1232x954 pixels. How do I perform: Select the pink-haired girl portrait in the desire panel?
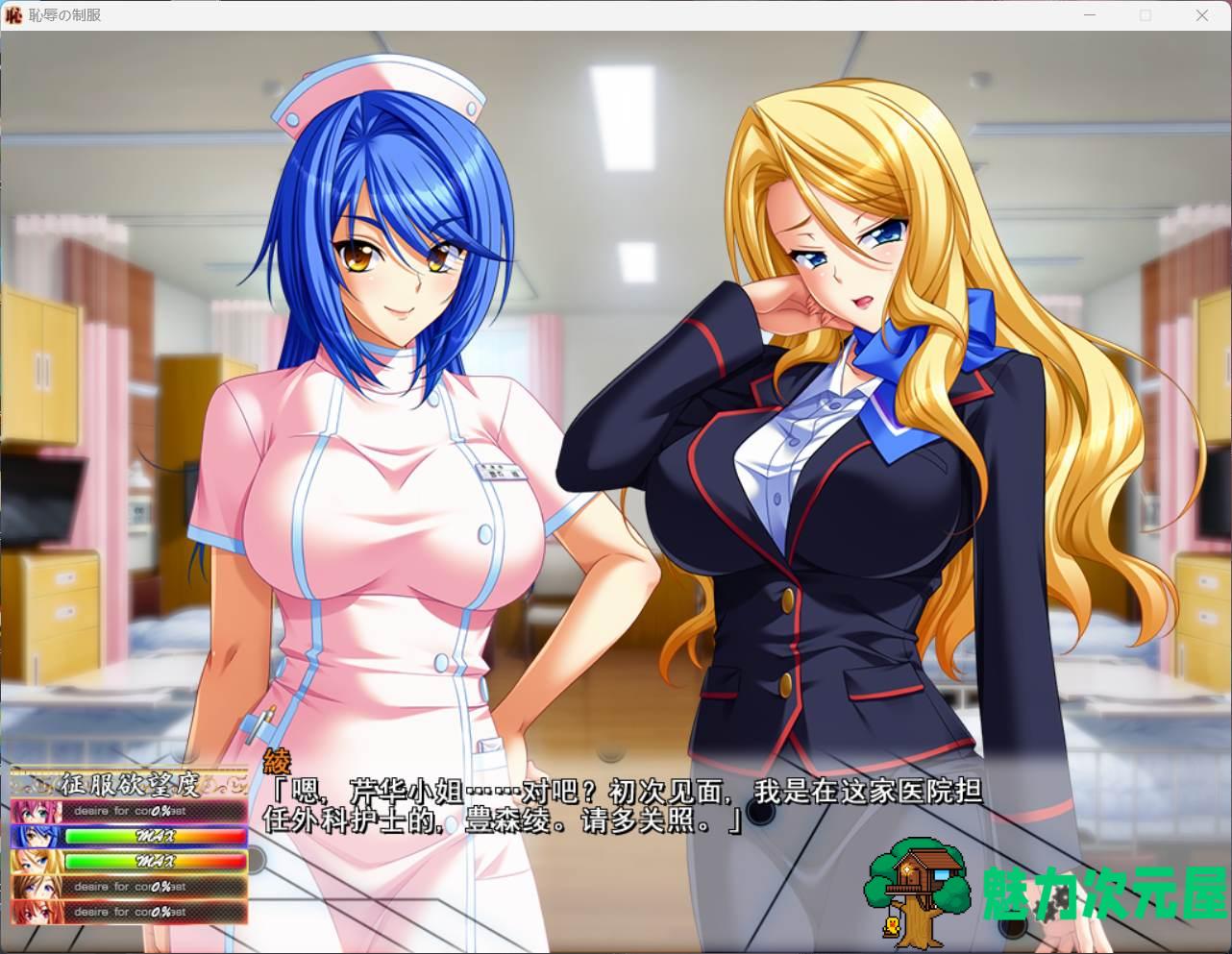coord(37,811)
